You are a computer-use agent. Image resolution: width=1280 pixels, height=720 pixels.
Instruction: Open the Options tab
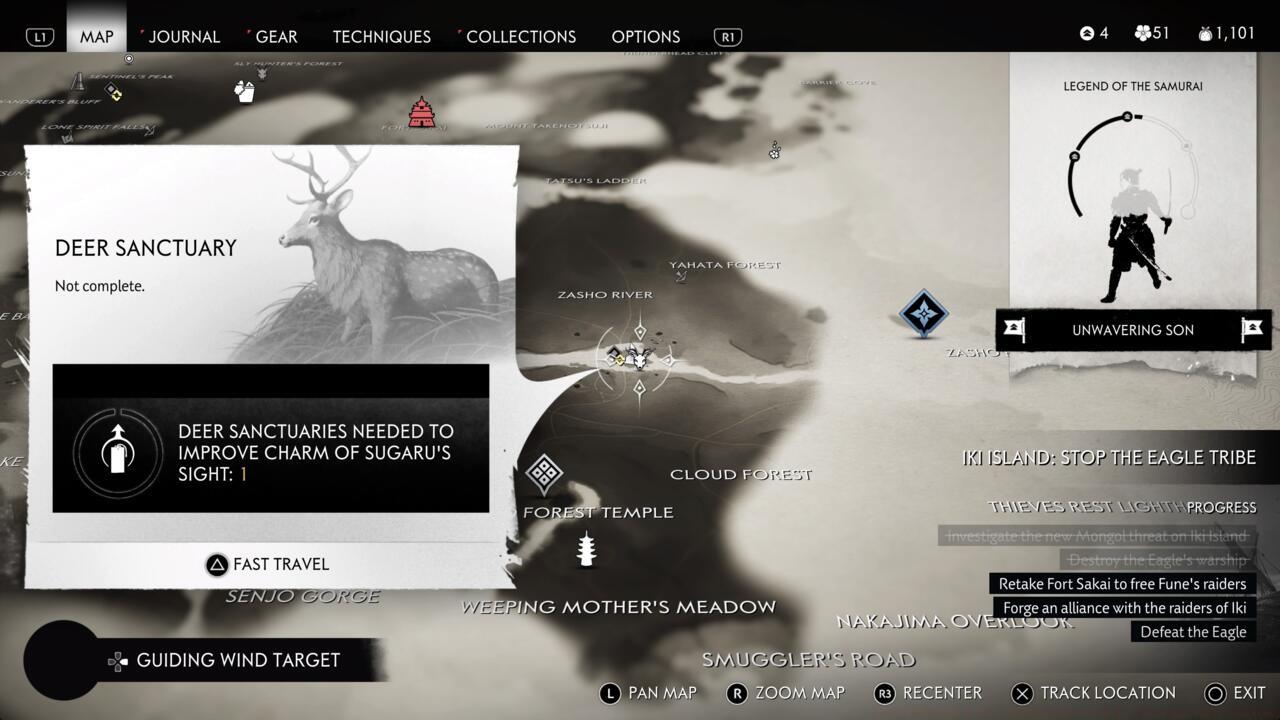(x=645, y=37)
